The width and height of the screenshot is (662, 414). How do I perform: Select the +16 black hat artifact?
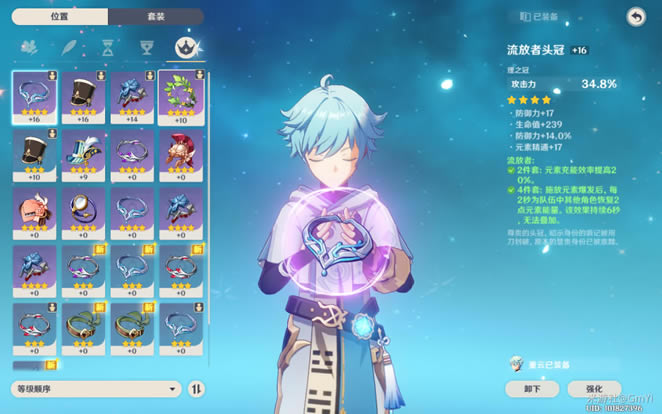[x=84, y=95]
